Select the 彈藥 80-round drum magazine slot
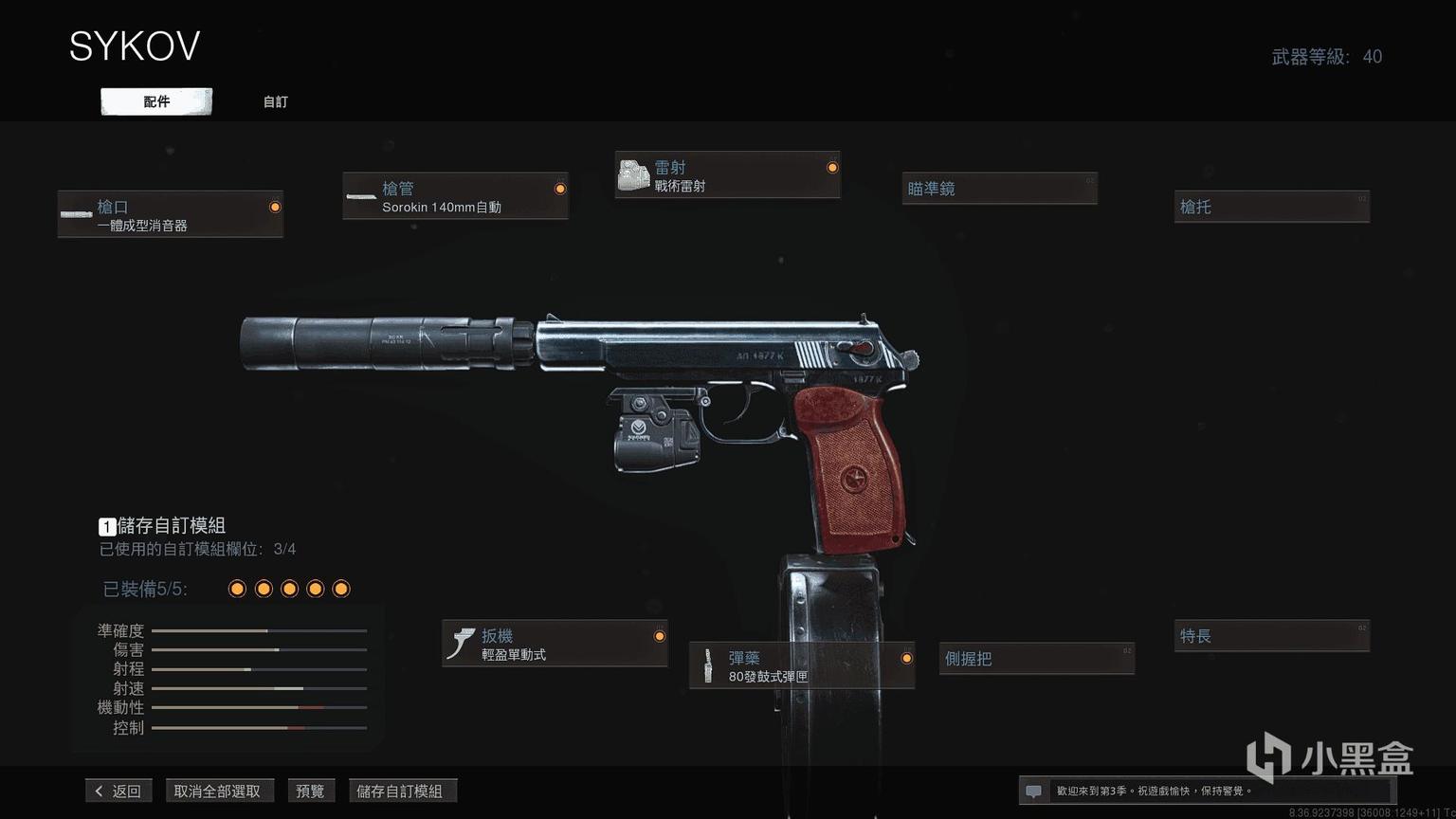Image resolution: width=1456 pixels, height=819 pixels. click(801, 665)
